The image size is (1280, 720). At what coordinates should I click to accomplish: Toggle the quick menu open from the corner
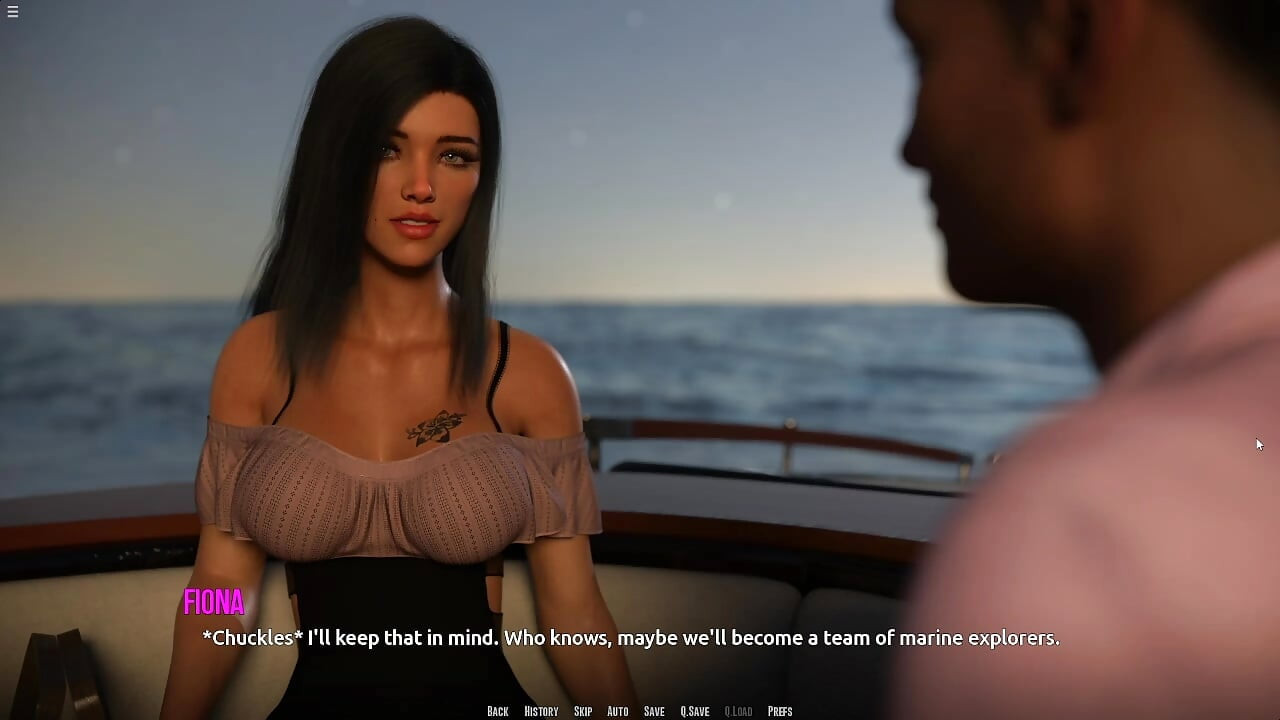(x=13, y=12)
